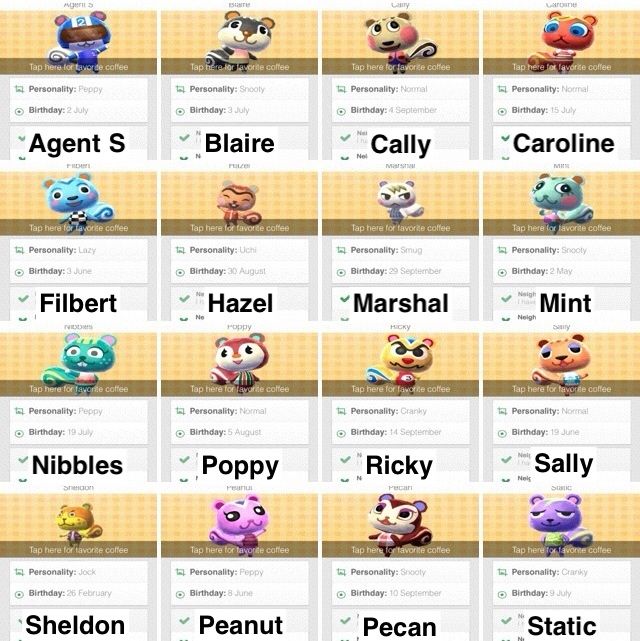Reveal Pecan's favorite coffee
The width and height of the screenshot is (640, 641).
pyautogui.click(x=400, y=549)
